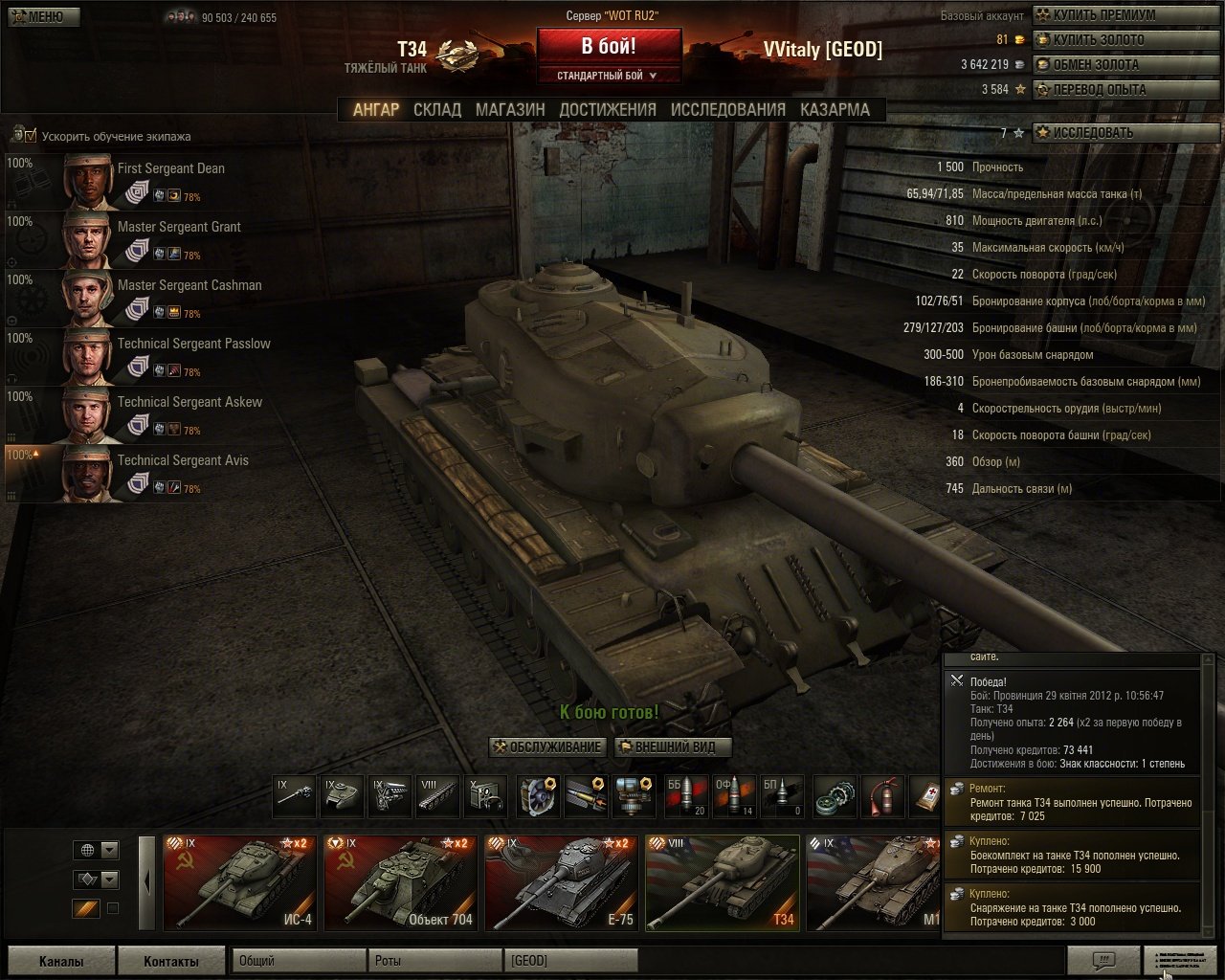Start the battle with В бой! button
Image resolution: width=1225 pixels, height=980 pixels.
(609, 45)
